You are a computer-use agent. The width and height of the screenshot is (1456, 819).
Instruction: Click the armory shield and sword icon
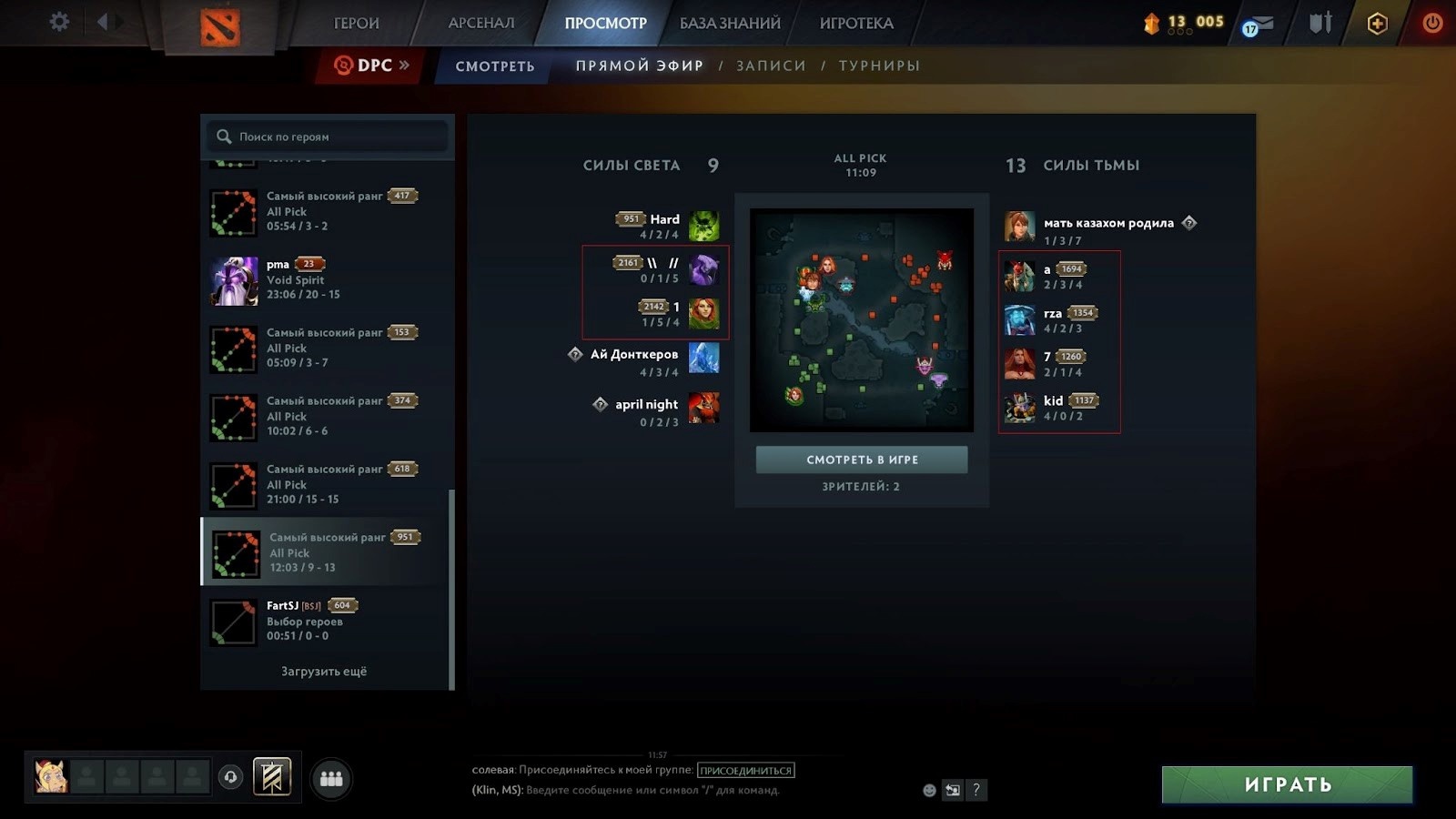point(1319,24)
